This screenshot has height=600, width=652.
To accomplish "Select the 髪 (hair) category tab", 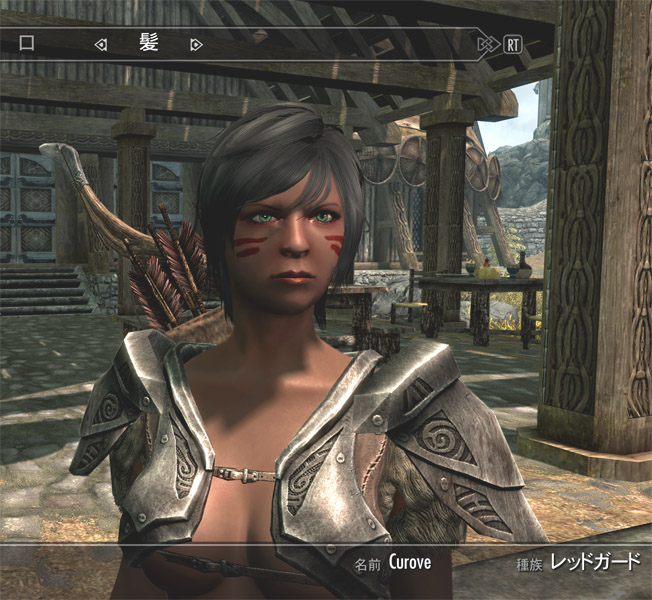I will 148,44.
